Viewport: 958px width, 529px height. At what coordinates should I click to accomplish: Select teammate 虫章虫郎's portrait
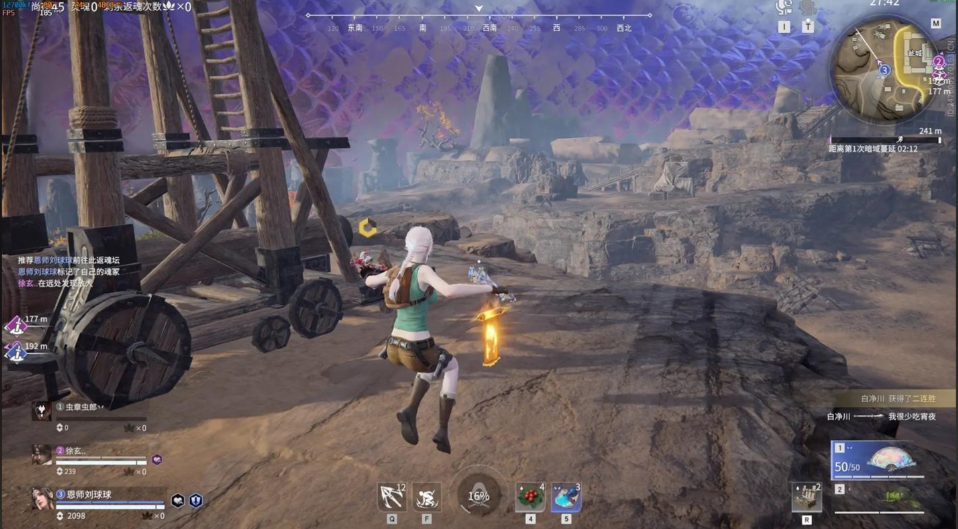(42, 410)
